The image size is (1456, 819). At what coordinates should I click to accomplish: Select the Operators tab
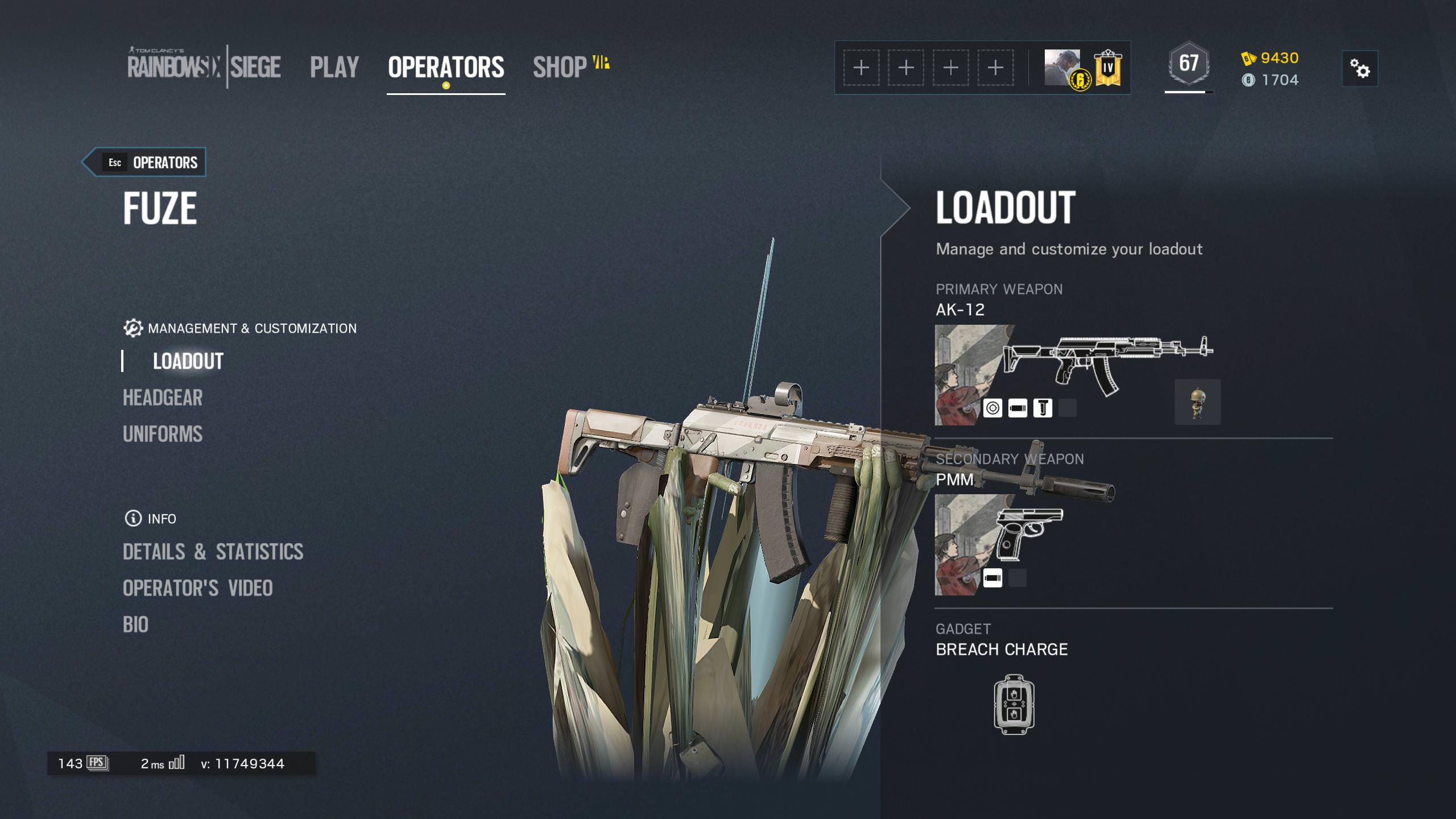click(446, 67)
